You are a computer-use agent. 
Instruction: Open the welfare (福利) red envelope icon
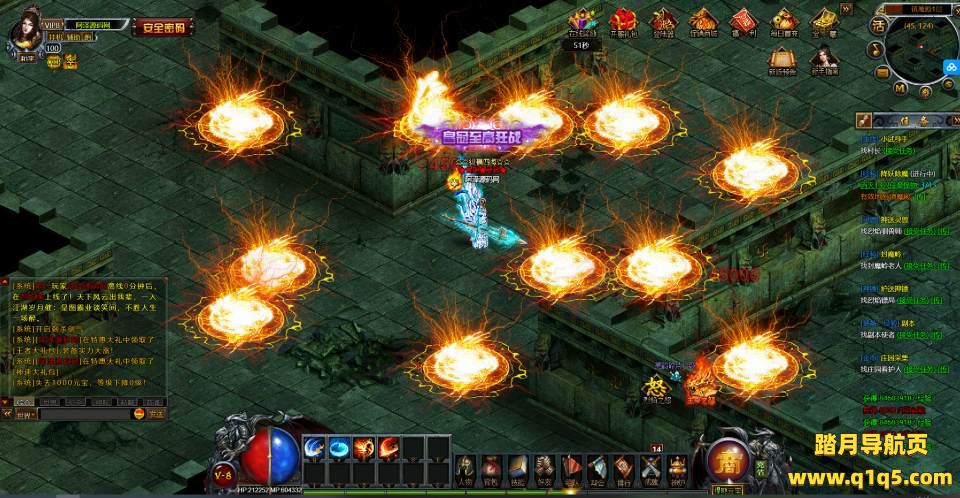pos(743,22)
